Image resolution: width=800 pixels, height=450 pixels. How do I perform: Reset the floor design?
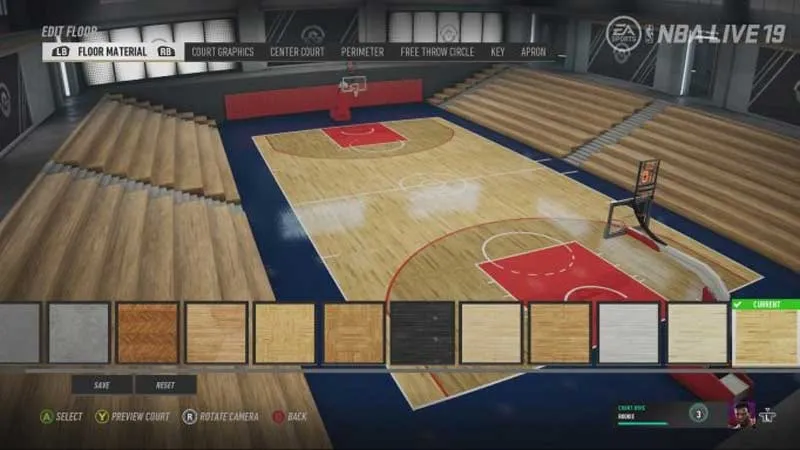point(165,385)
